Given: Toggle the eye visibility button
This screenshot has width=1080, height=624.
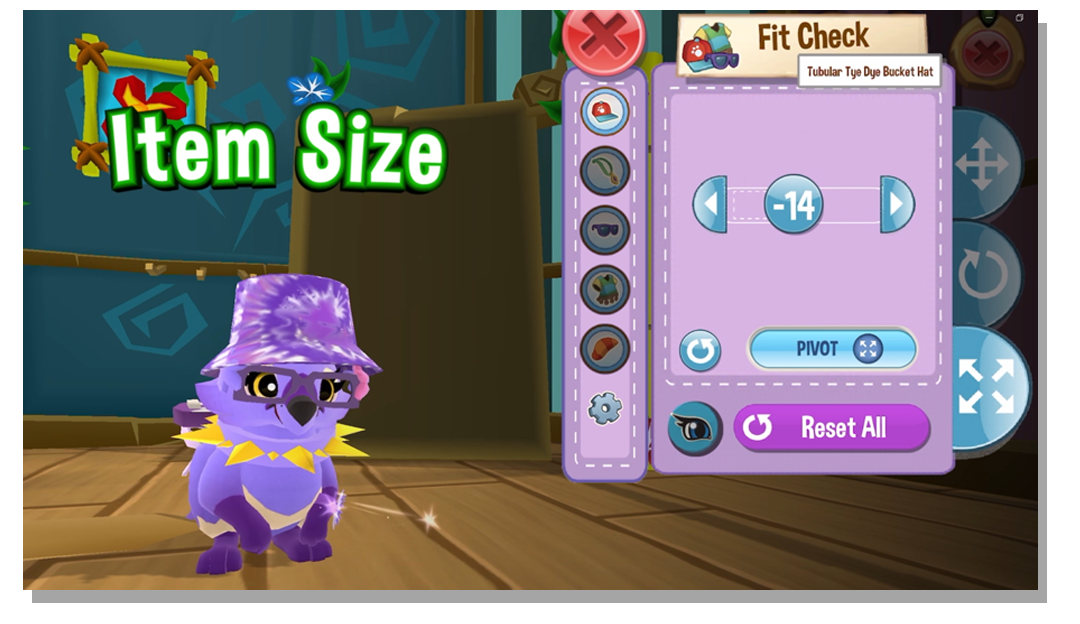Looking at the screenshot, I should pos(694,428).
